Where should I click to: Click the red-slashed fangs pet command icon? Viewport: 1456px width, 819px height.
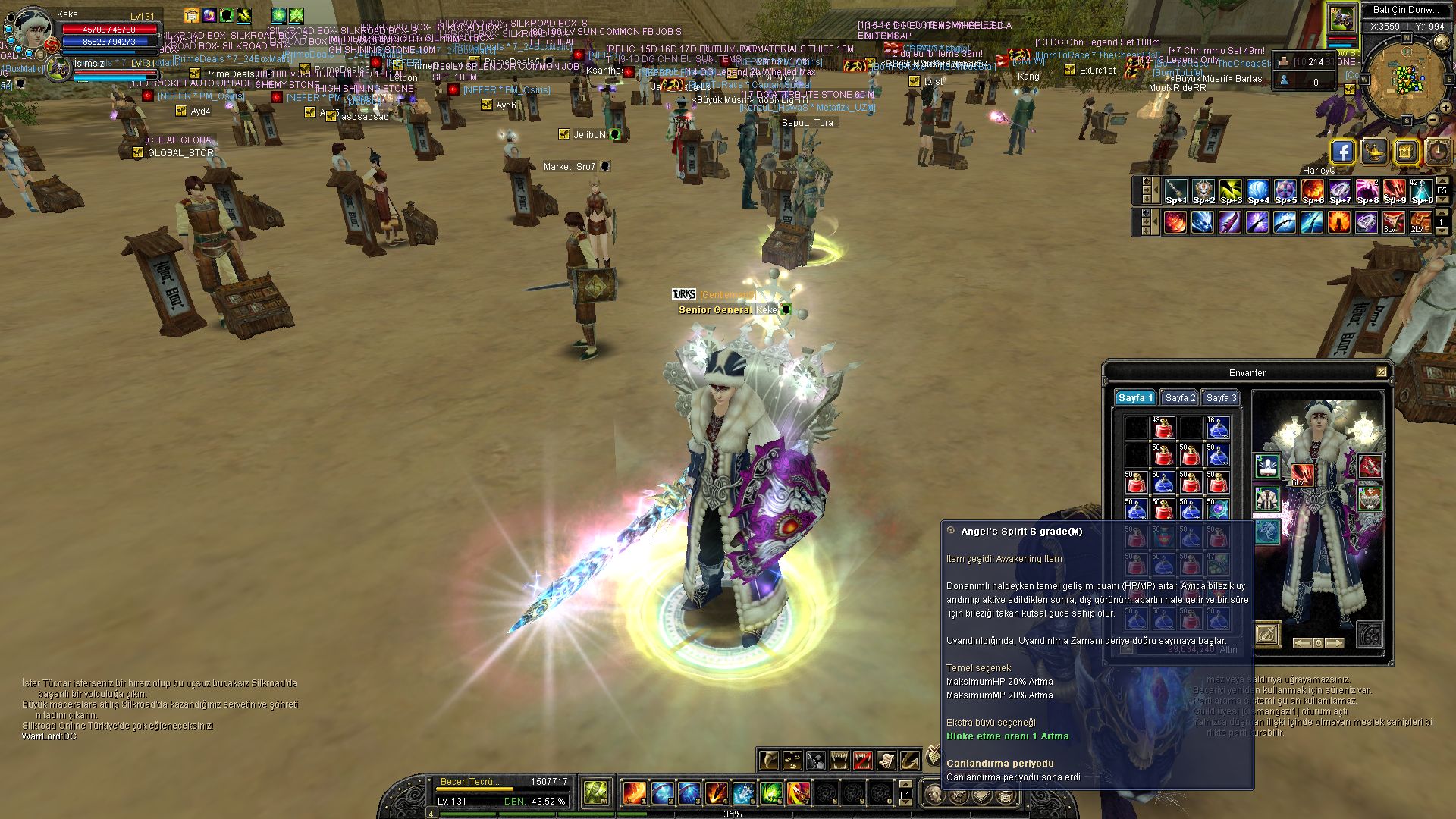tap(862, 760)
